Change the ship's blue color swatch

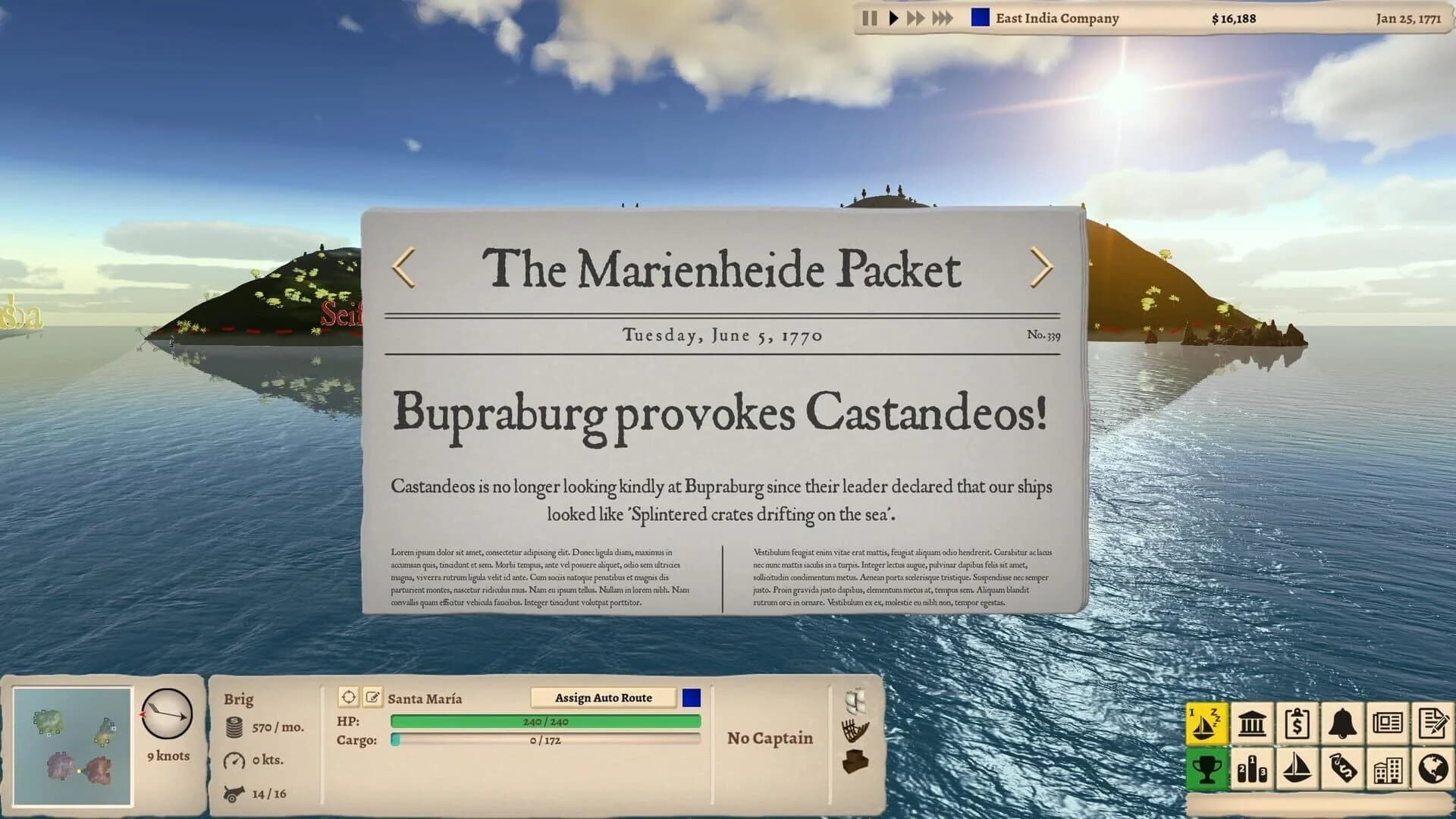691,696
